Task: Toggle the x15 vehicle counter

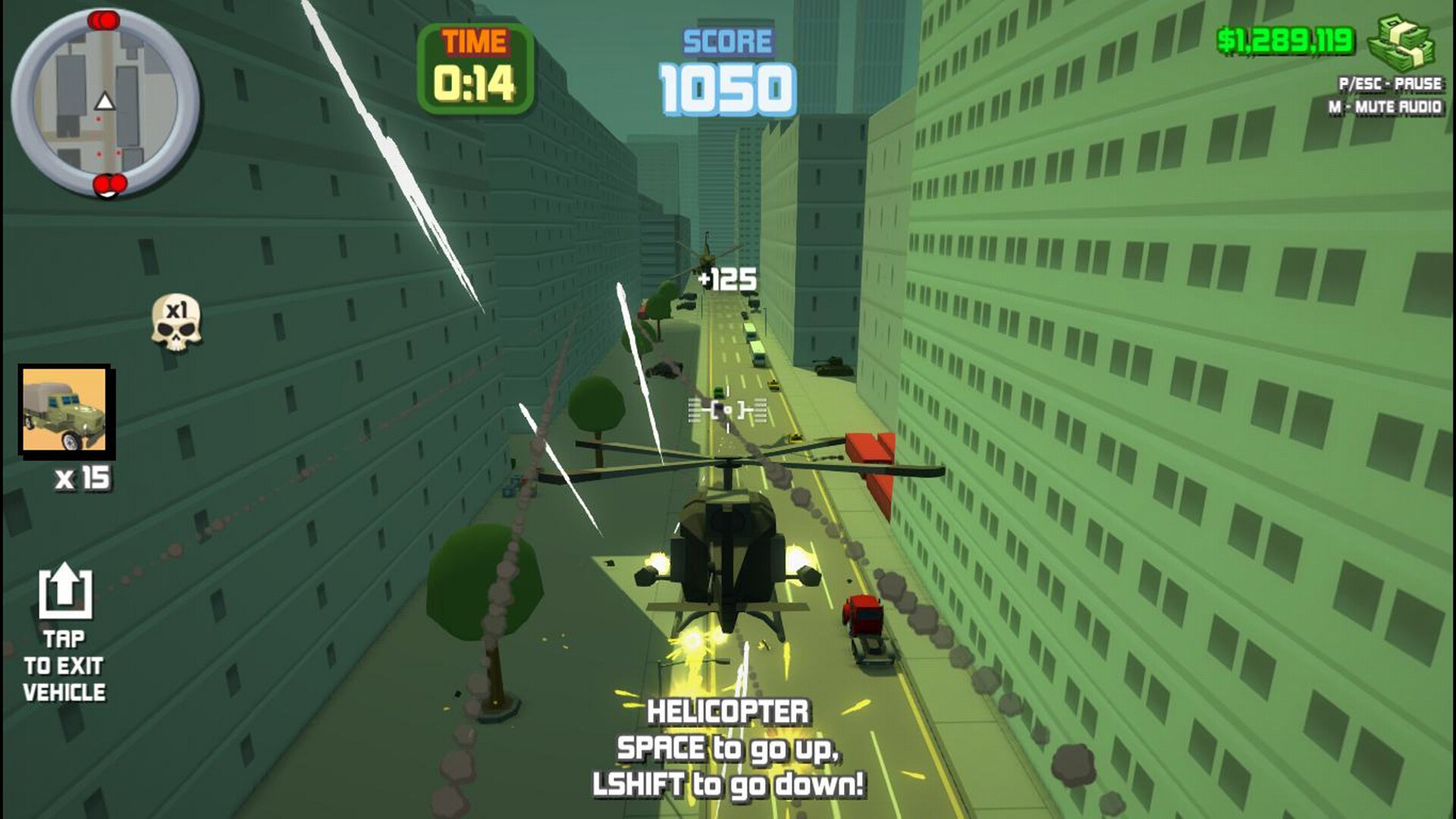Action: 83,478
